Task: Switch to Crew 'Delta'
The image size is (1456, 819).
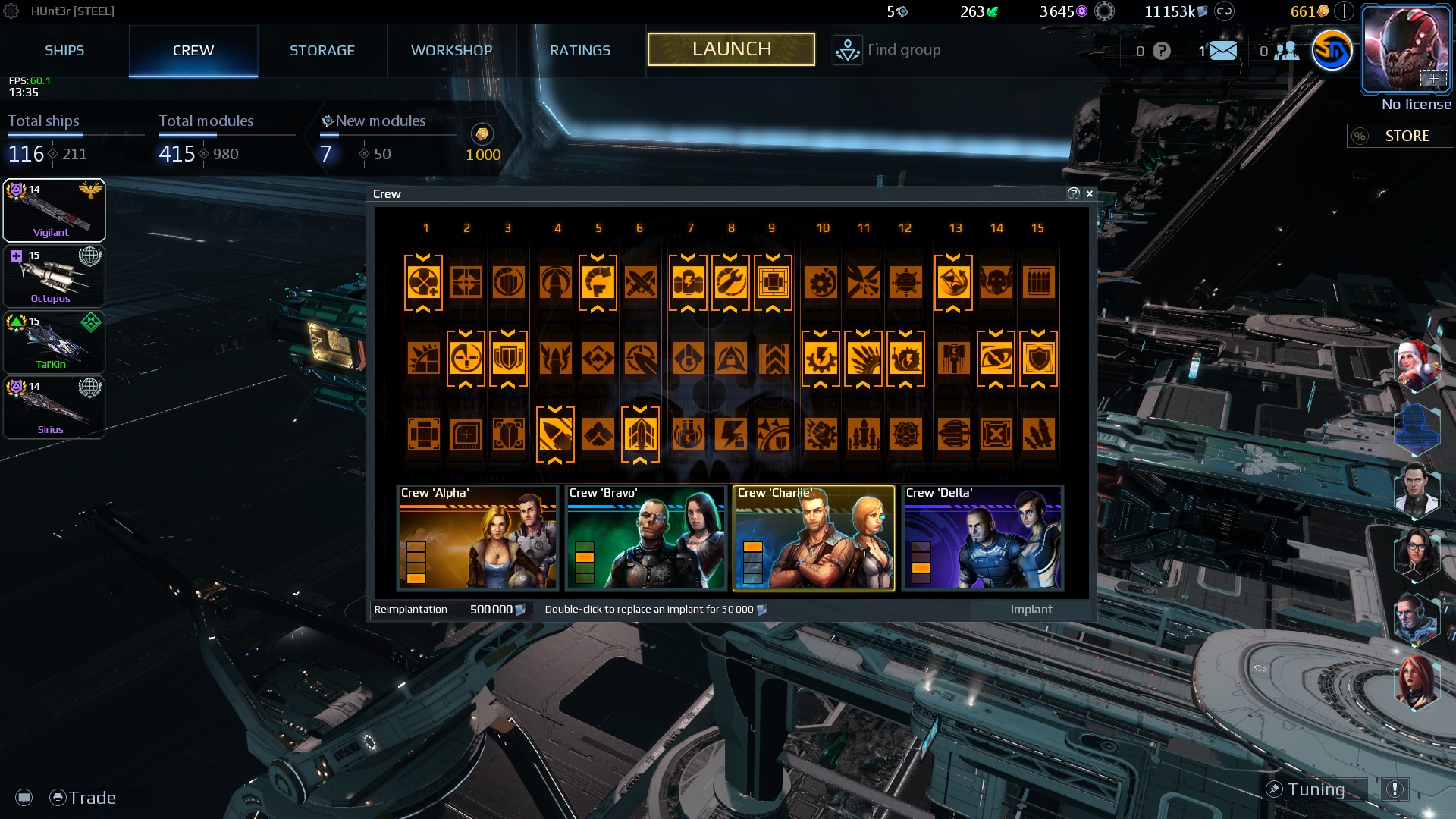Action: coord(983,538)
